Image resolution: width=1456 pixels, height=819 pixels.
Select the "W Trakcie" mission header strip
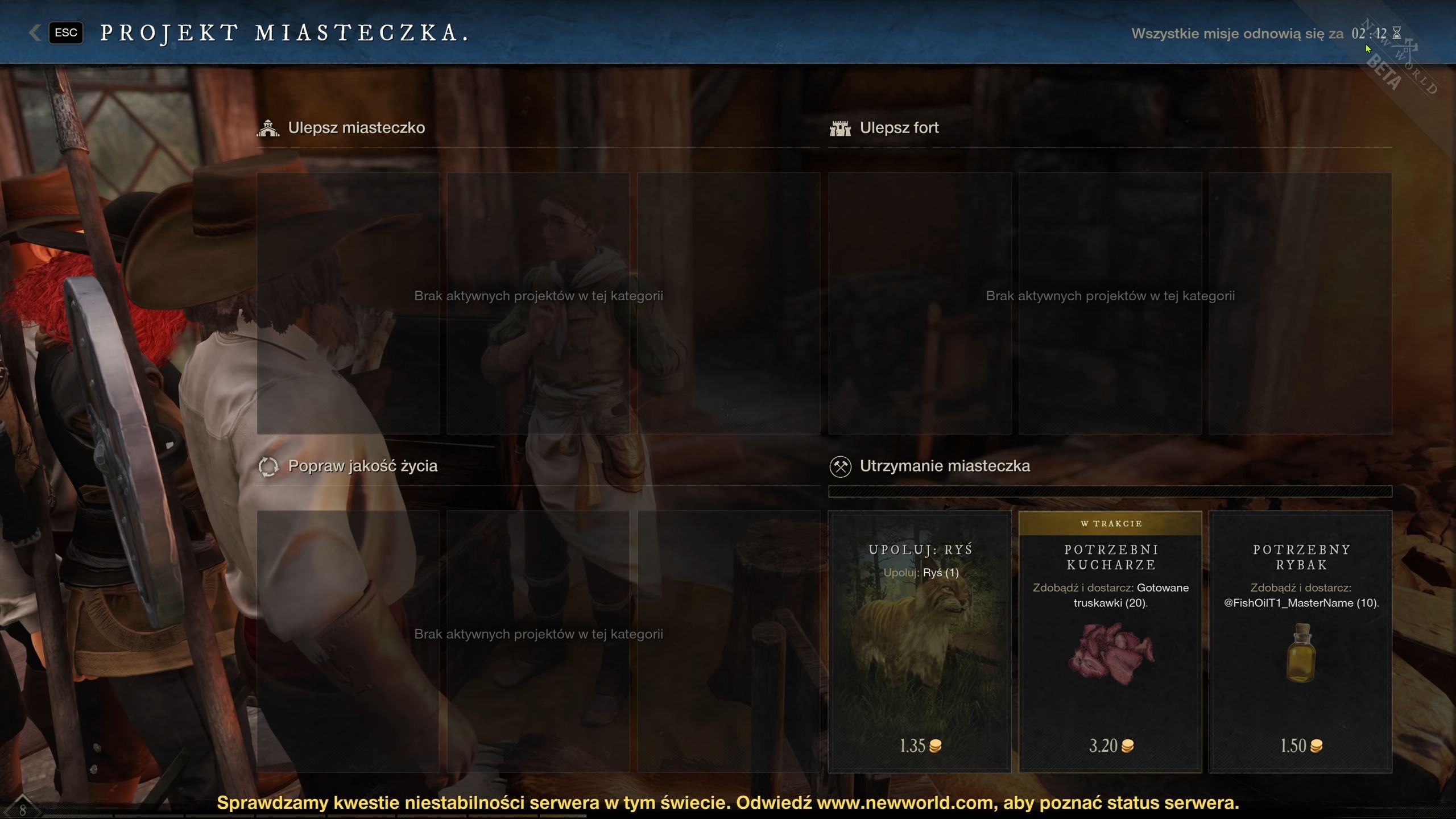click(x=1110, y=523)
